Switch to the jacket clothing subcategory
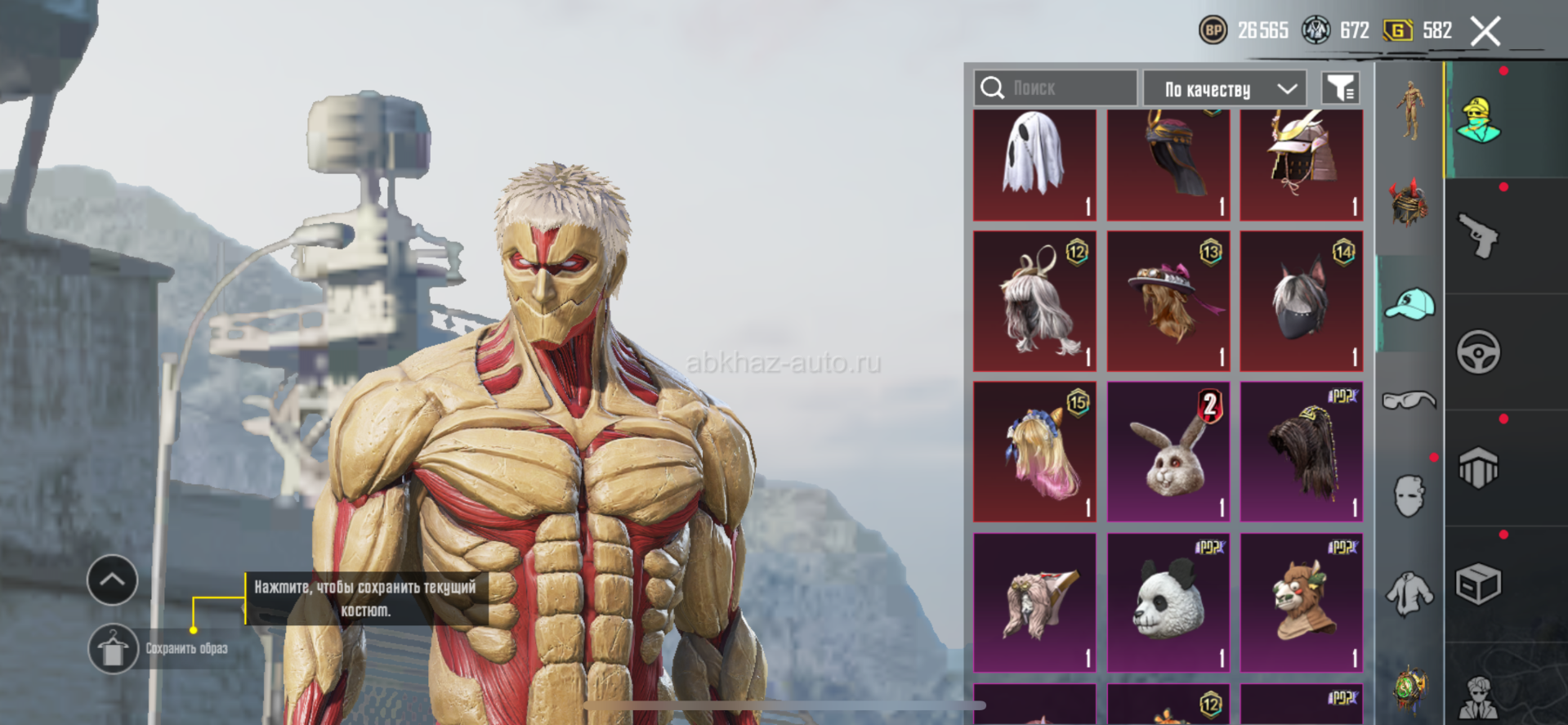Image resolution: width=1568 pixels, height=725 pixels. coord(1409,593)
